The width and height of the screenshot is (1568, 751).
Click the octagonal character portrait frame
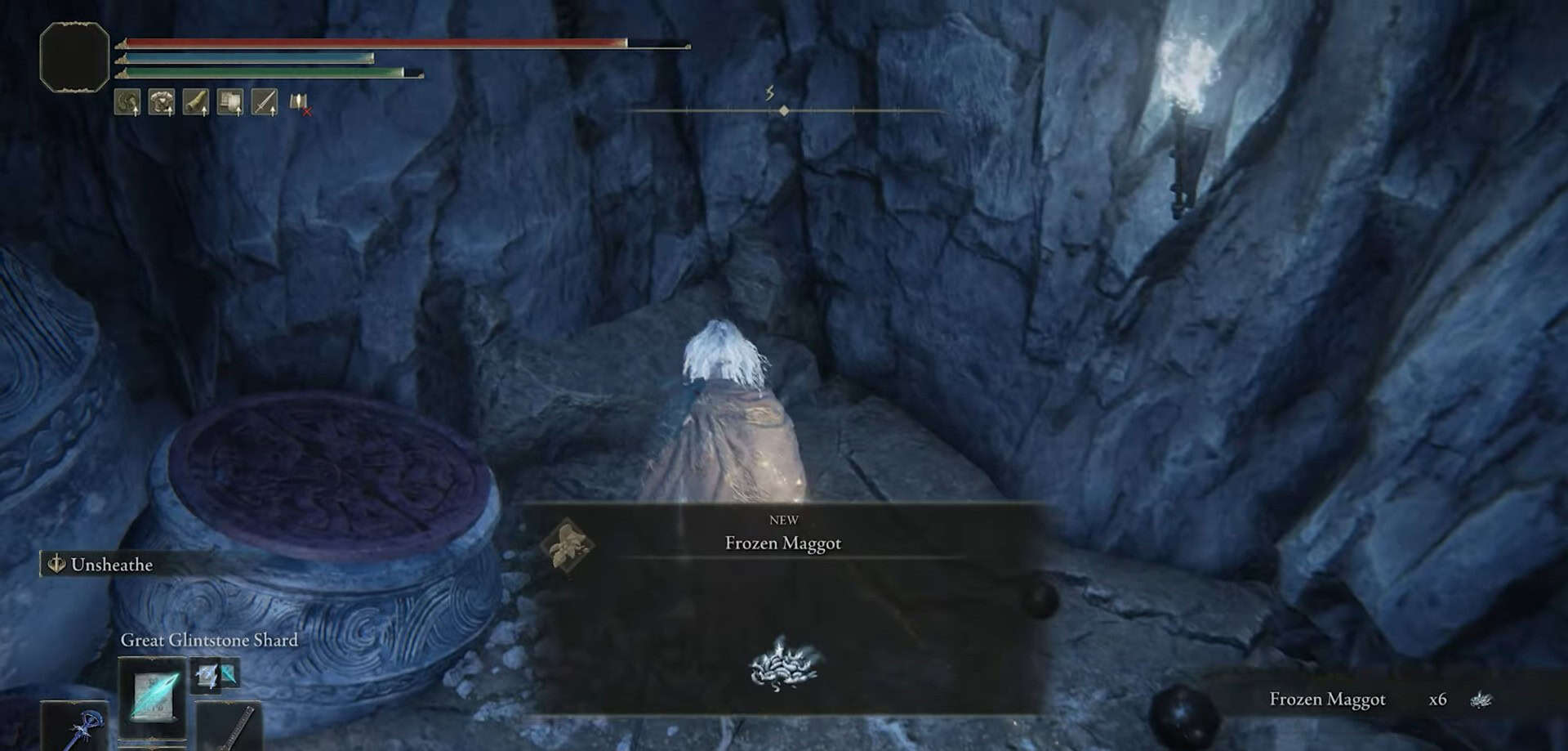click(74, 56)
